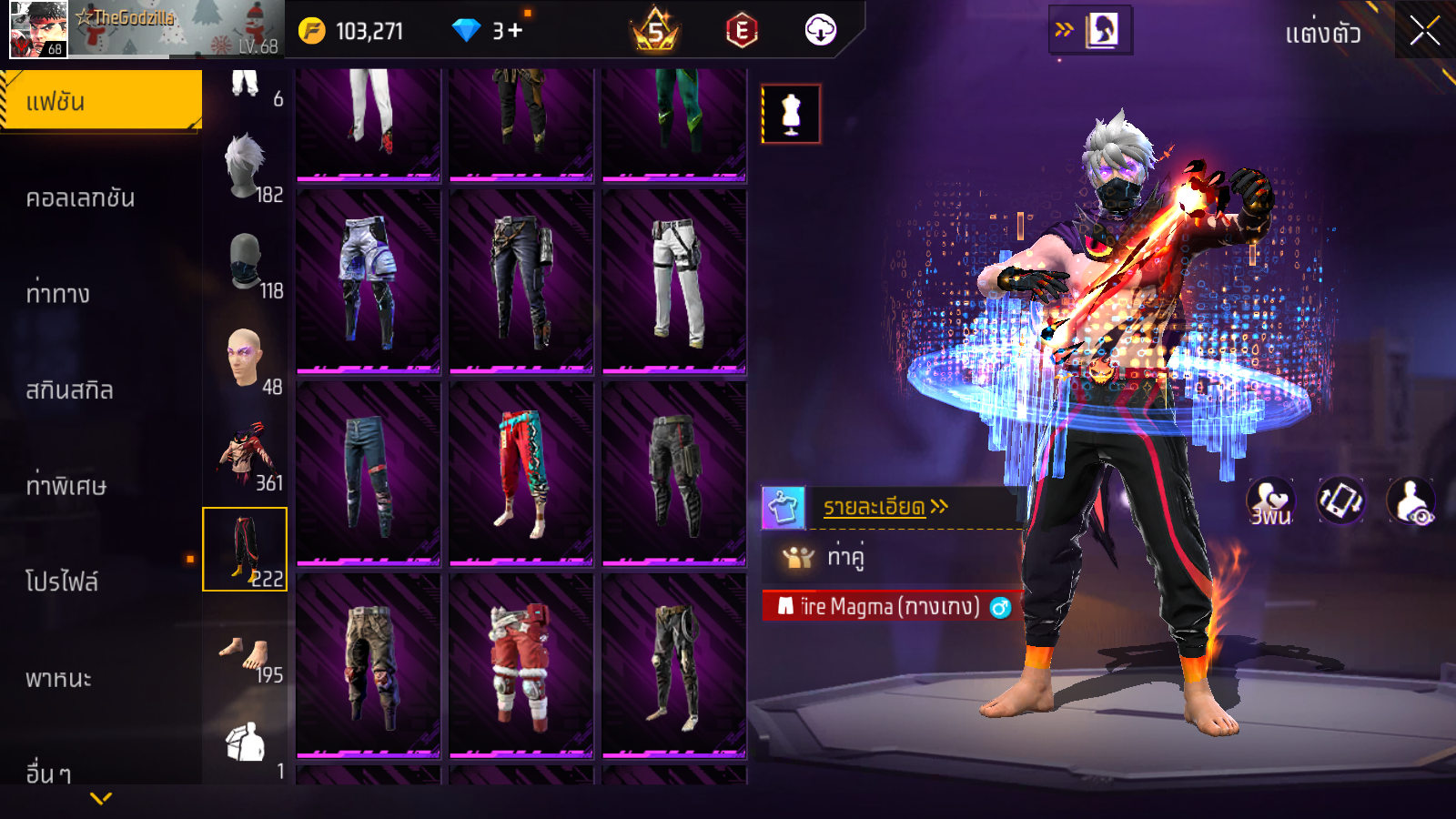Open the แฟชั่น (Fashion) tab
The height and width of the screenshot is (819, 1456).
pyautogui.click(x=101, y=101)
